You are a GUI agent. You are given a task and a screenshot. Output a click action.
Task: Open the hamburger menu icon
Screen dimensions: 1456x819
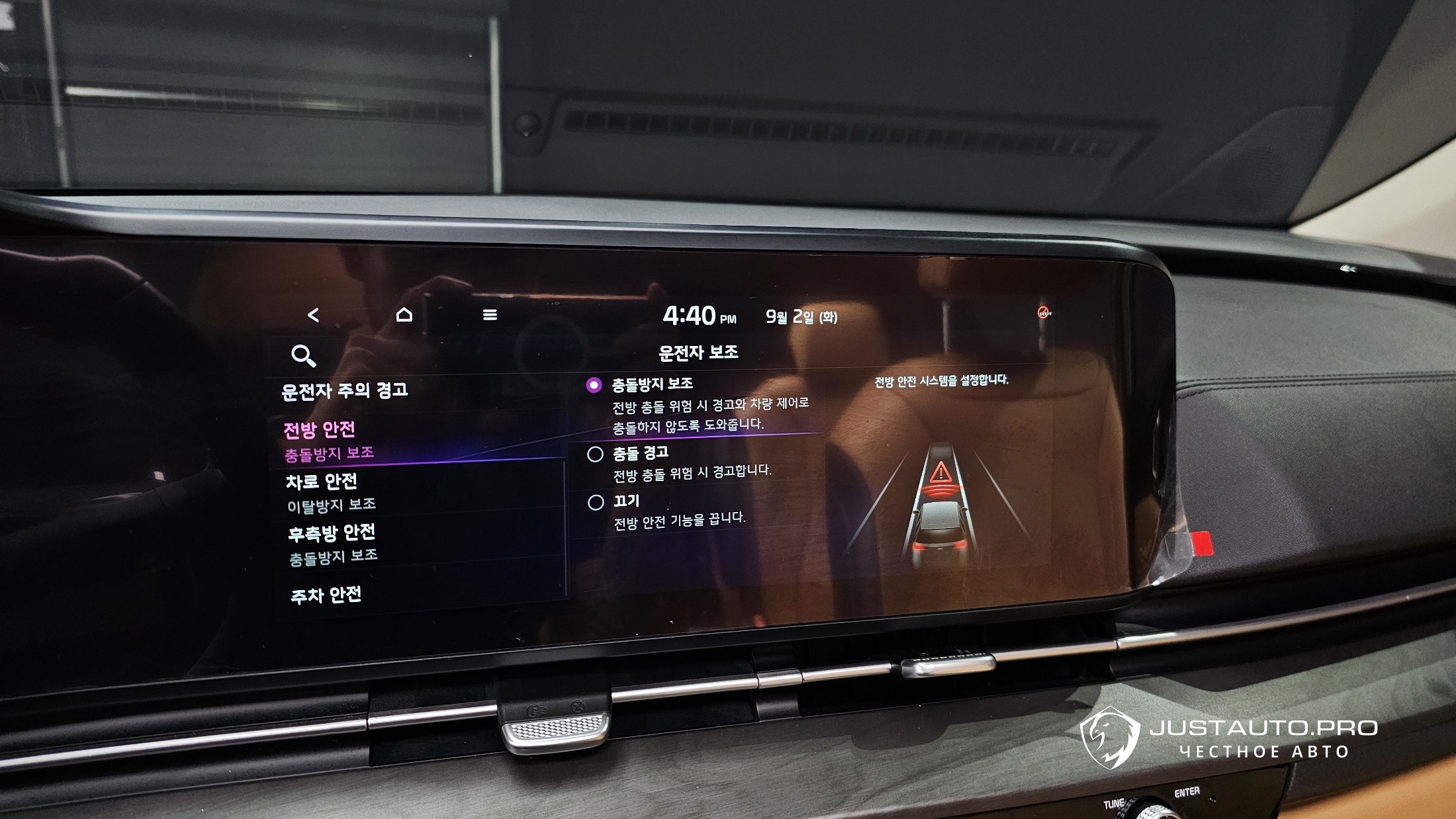[490, 315]
